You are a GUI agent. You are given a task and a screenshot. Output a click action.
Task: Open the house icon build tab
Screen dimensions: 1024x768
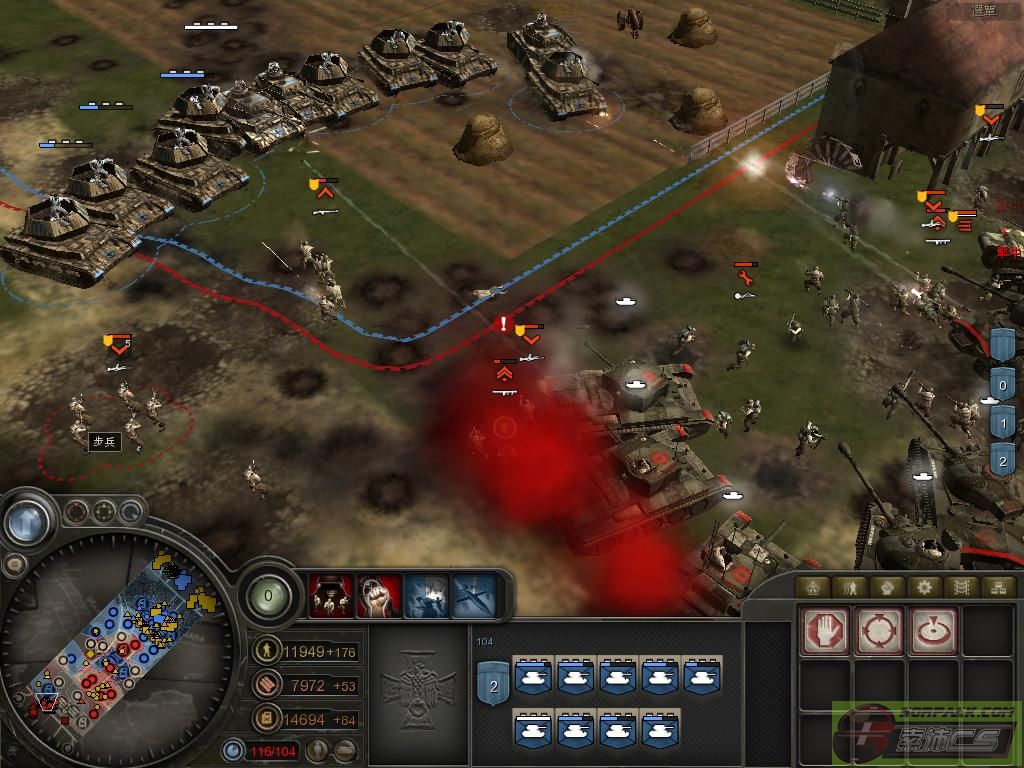(x=813, y=587)
